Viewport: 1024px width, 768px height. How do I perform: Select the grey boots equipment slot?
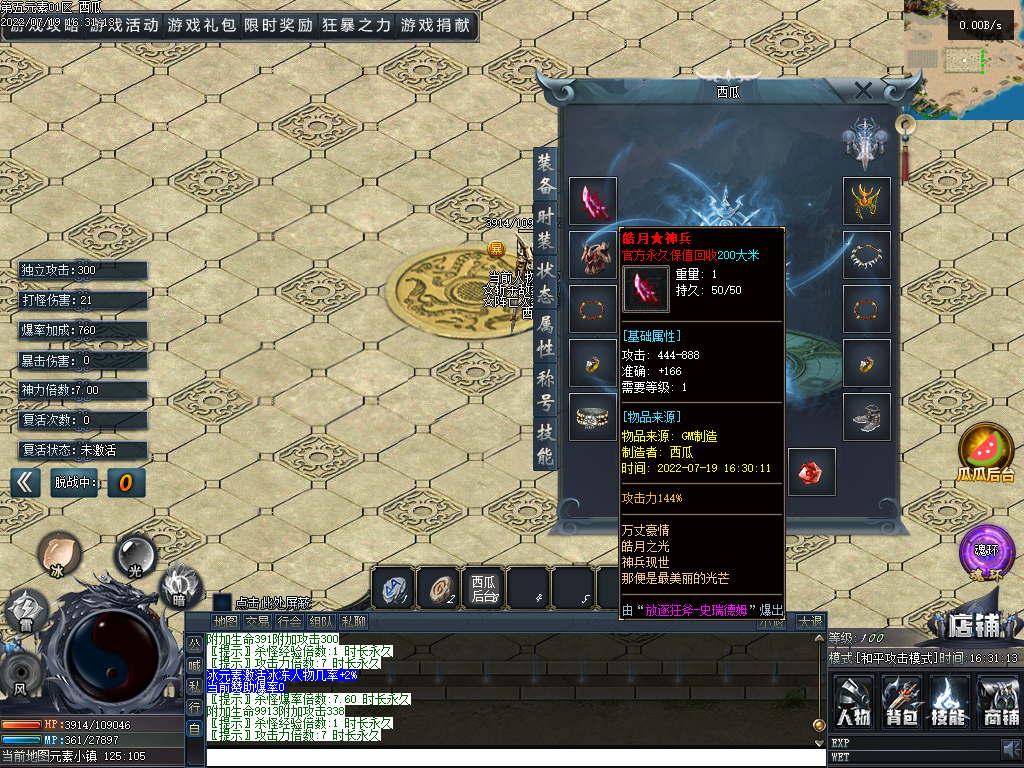pyautogui.click(x=867, y=417)
